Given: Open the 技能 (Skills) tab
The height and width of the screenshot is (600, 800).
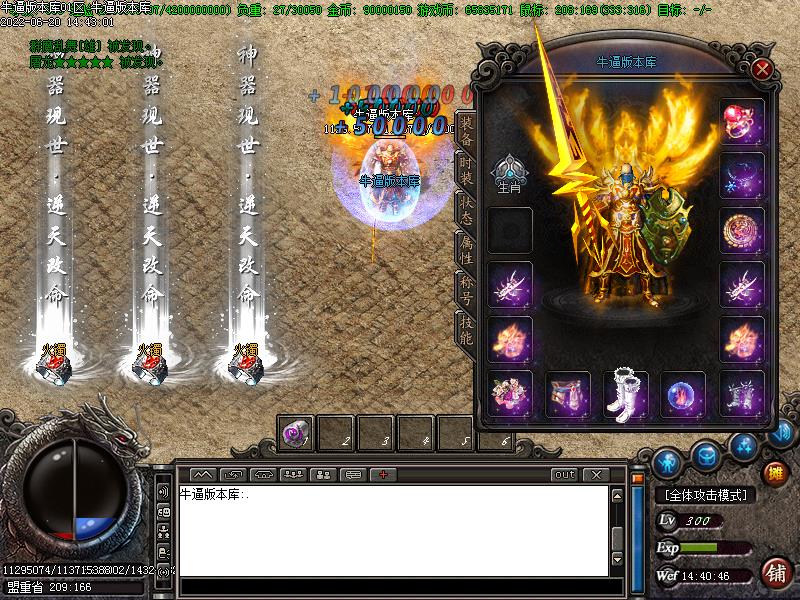Looking at the screenshot, I should point(465,330).
